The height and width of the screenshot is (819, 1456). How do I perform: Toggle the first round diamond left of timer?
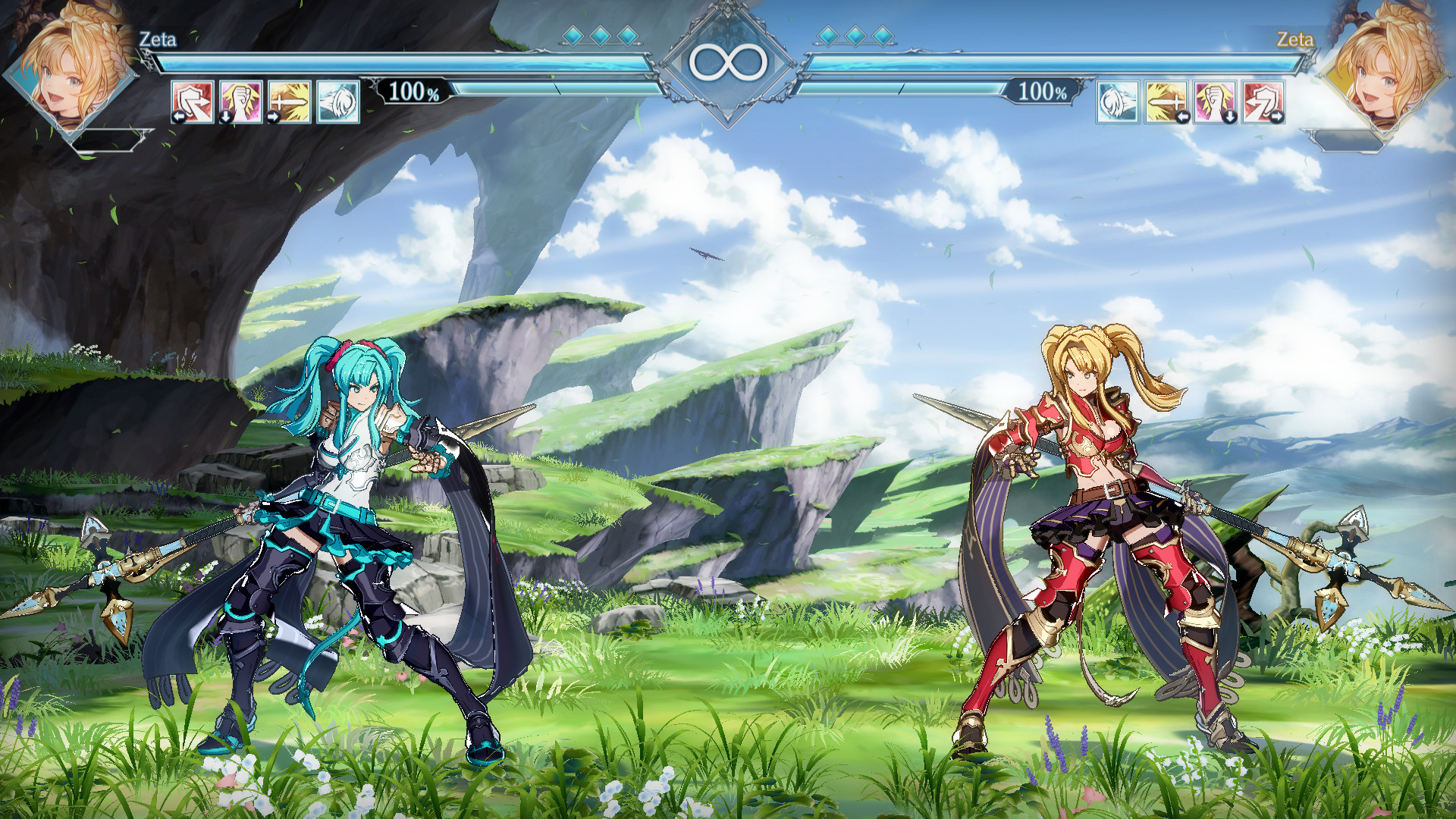pyautogui.click(x=575, y=34)
